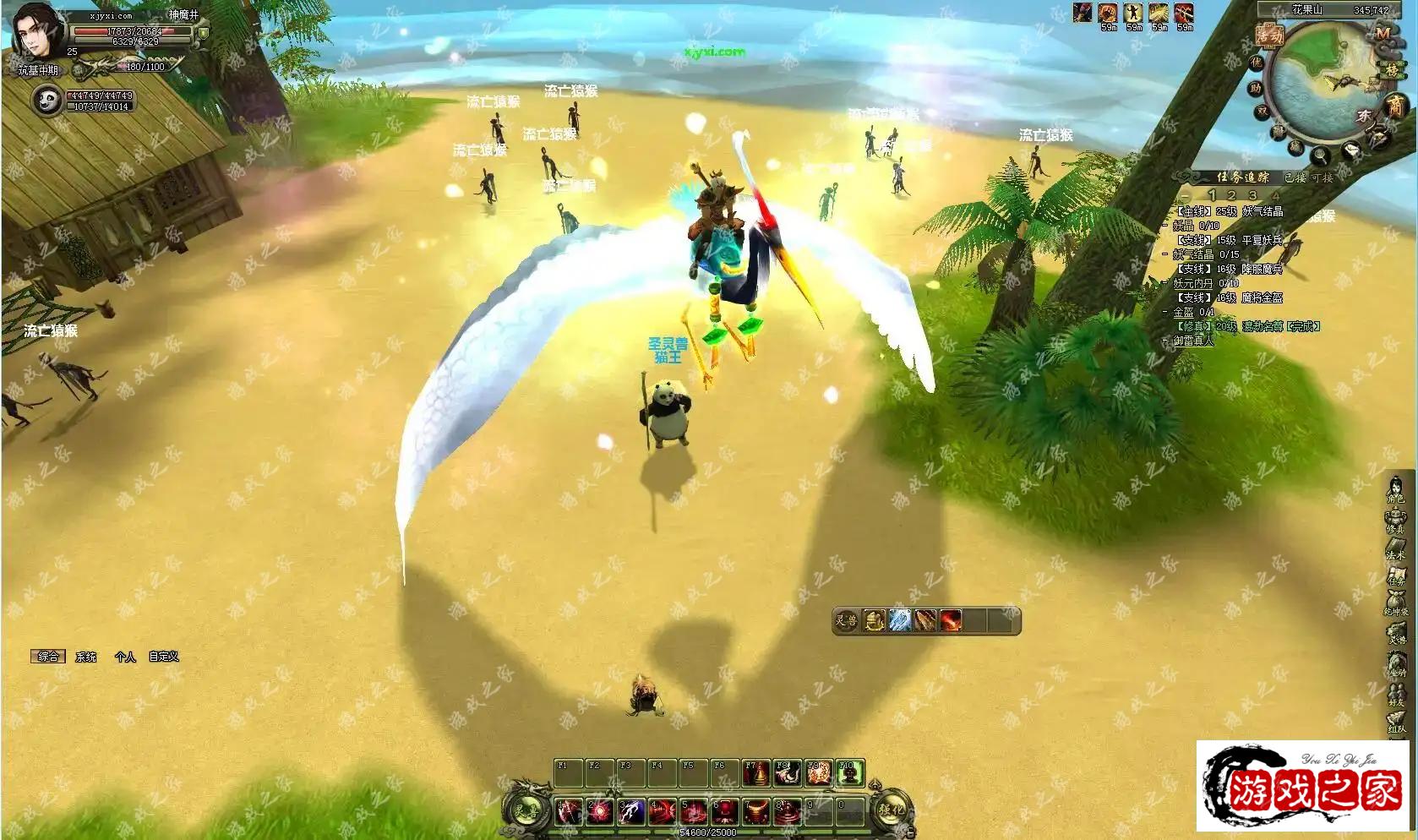The width and height of the screenshot is (1418, 840).
Task: Select the 已接 accepted quests tab
Action: [1295, 177]
